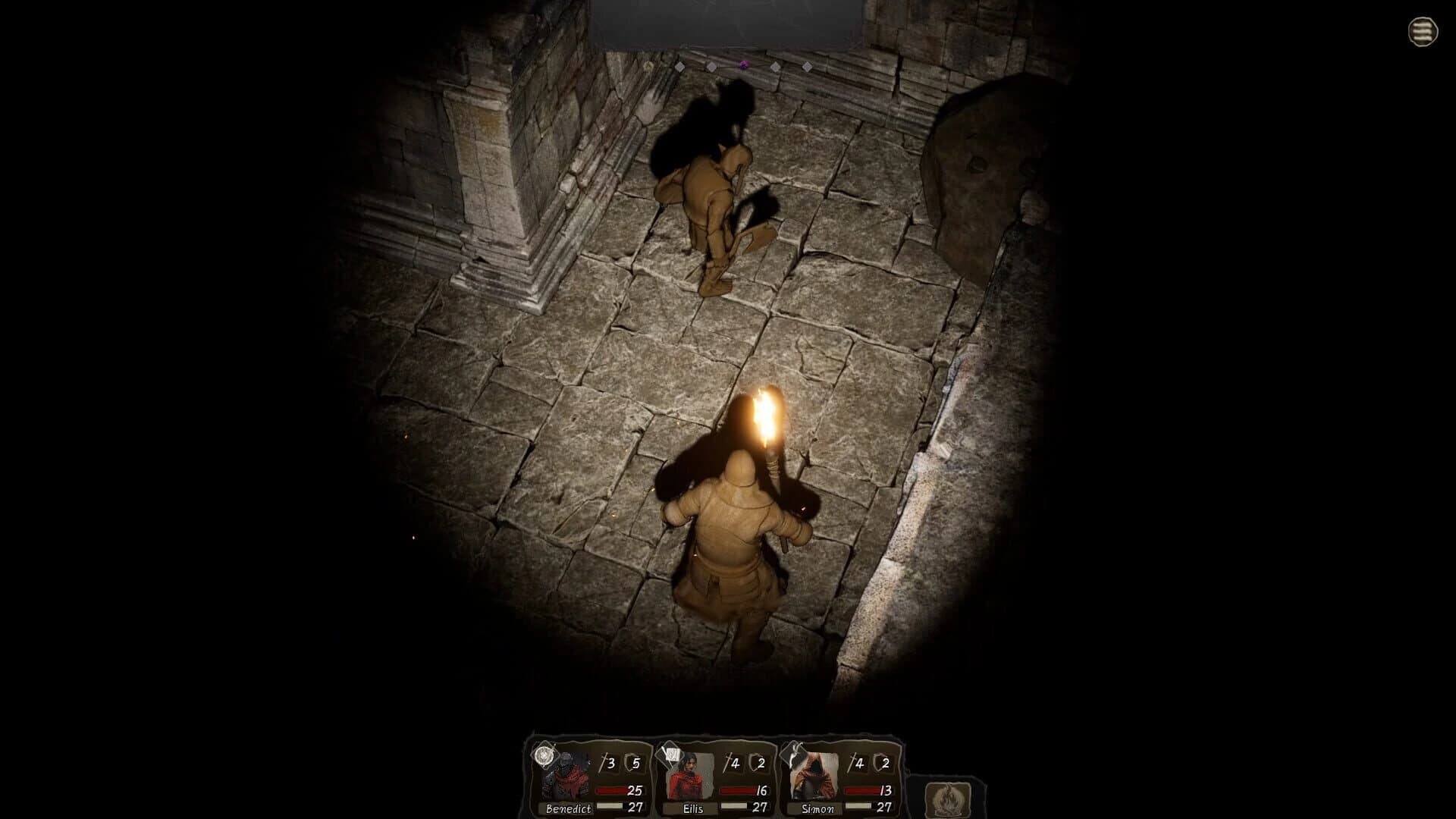Click Eilis's sword attack icon showing 4
Viewport: 1456px width, 819px height.
coord(733,762)
